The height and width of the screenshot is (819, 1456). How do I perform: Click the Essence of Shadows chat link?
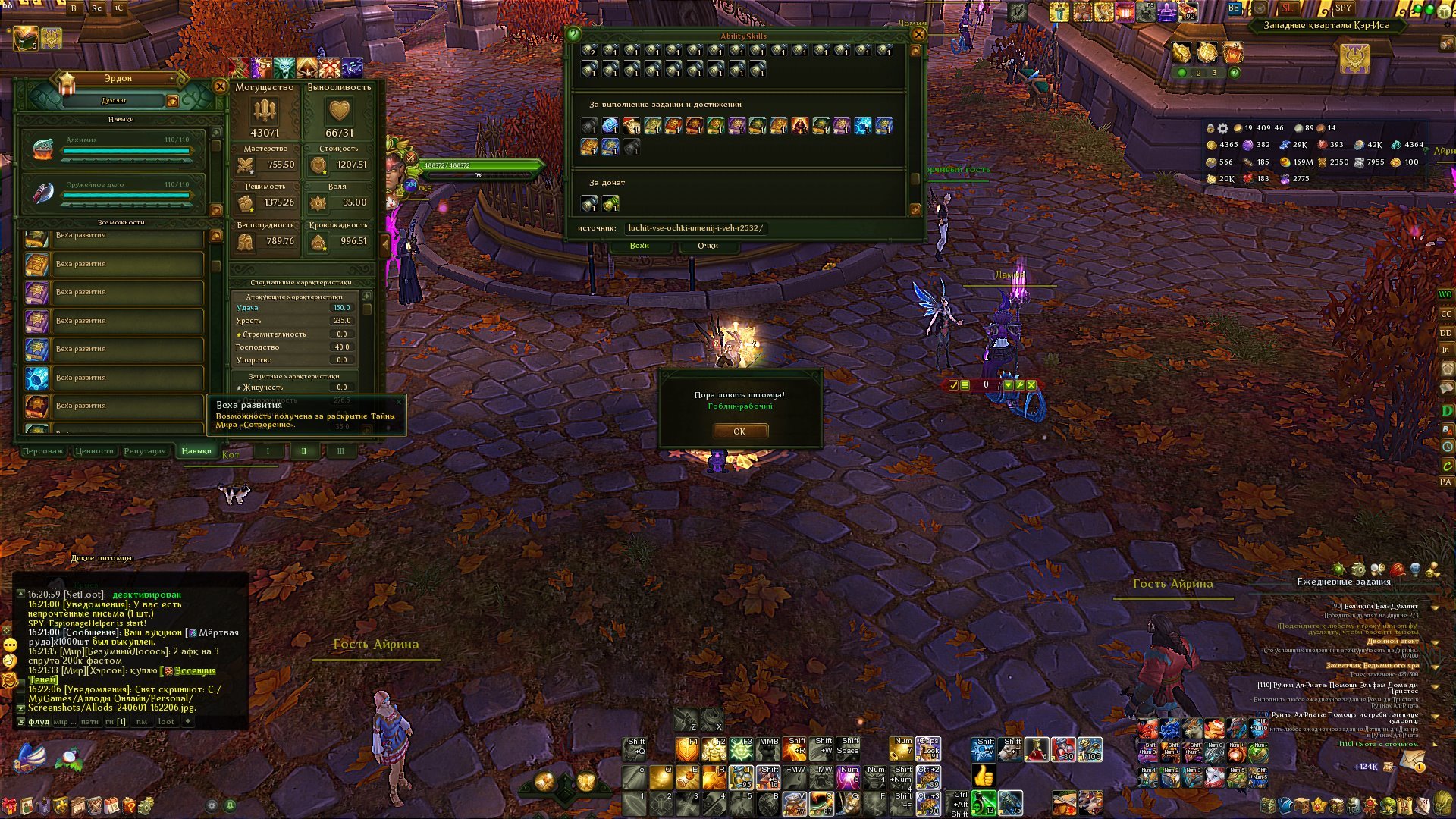194,671
